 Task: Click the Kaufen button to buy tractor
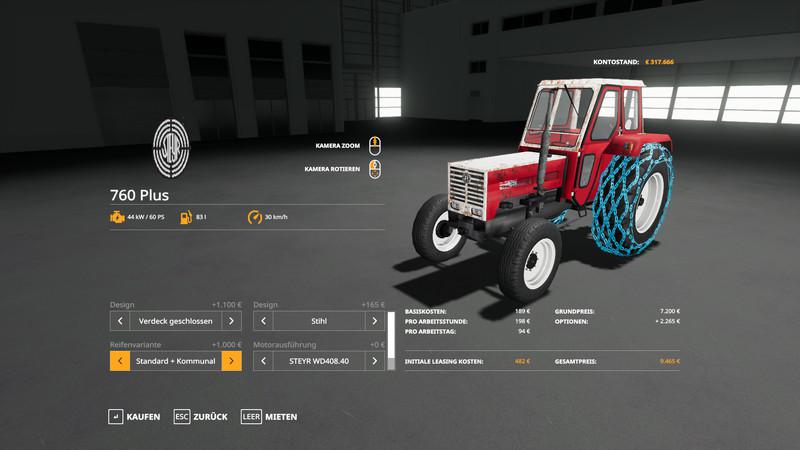[x=134, y=416]
